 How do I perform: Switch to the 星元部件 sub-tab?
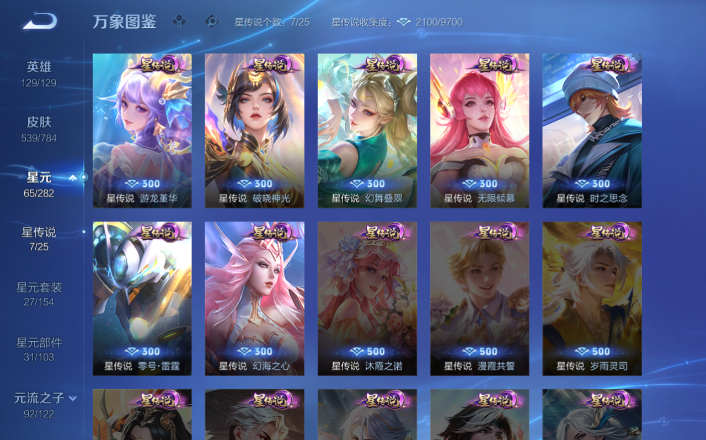40,348
